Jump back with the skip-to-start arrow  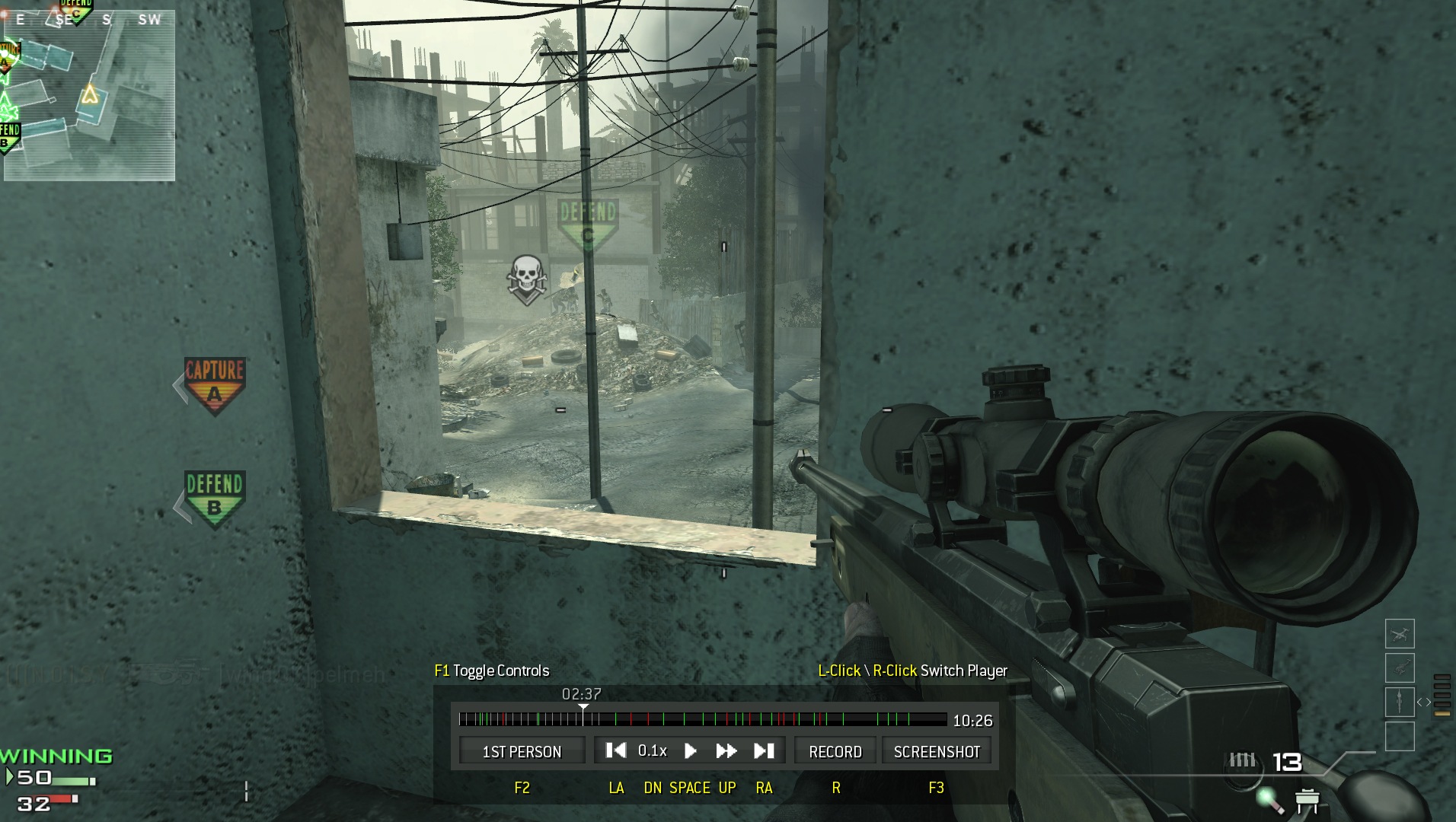(x=615, y=751)
